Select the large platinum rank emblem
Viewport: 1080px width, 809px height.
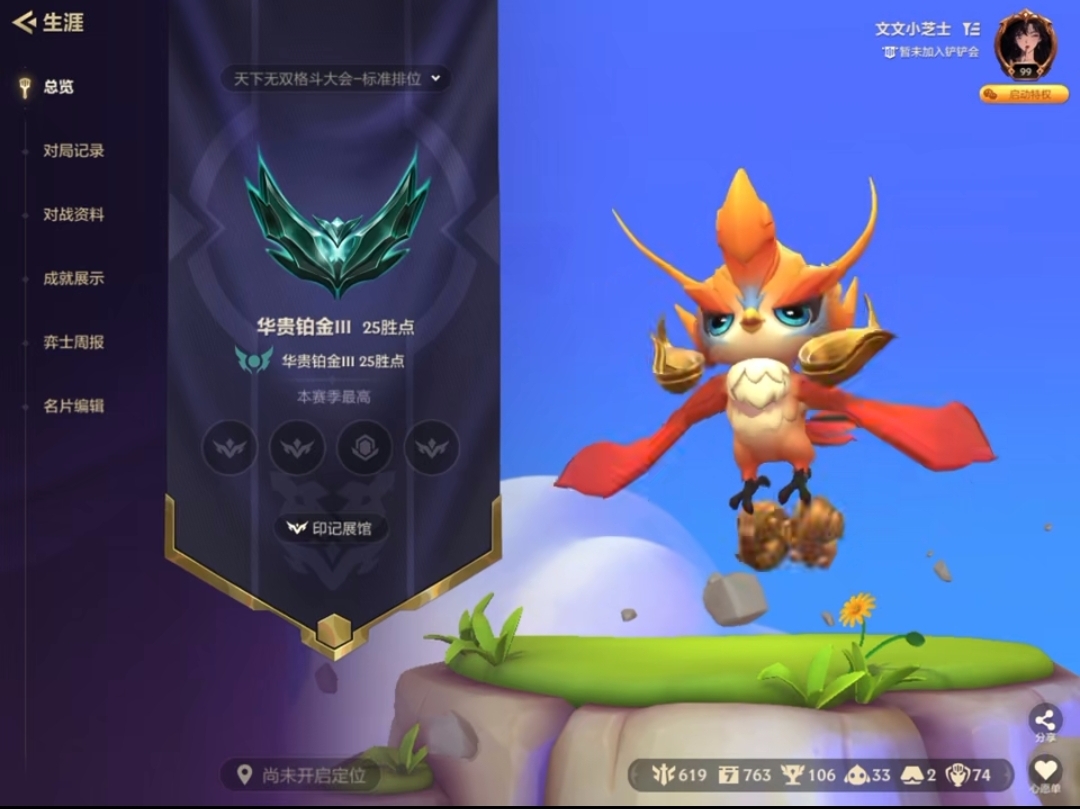[x=338, y=223]
